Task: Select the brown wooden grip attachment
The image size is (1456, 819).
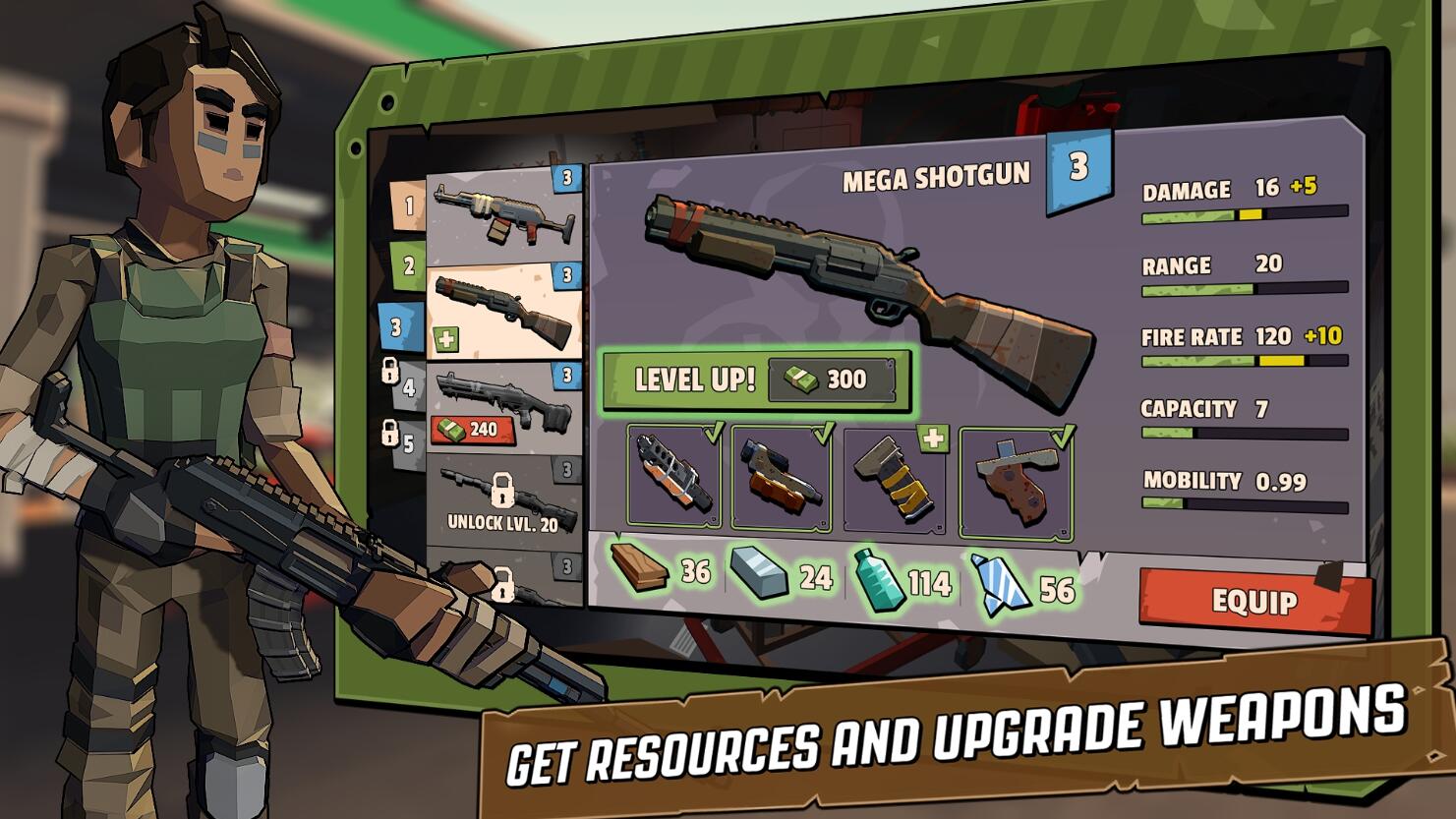Action: pyautogui.click(x=1015, y=482)
